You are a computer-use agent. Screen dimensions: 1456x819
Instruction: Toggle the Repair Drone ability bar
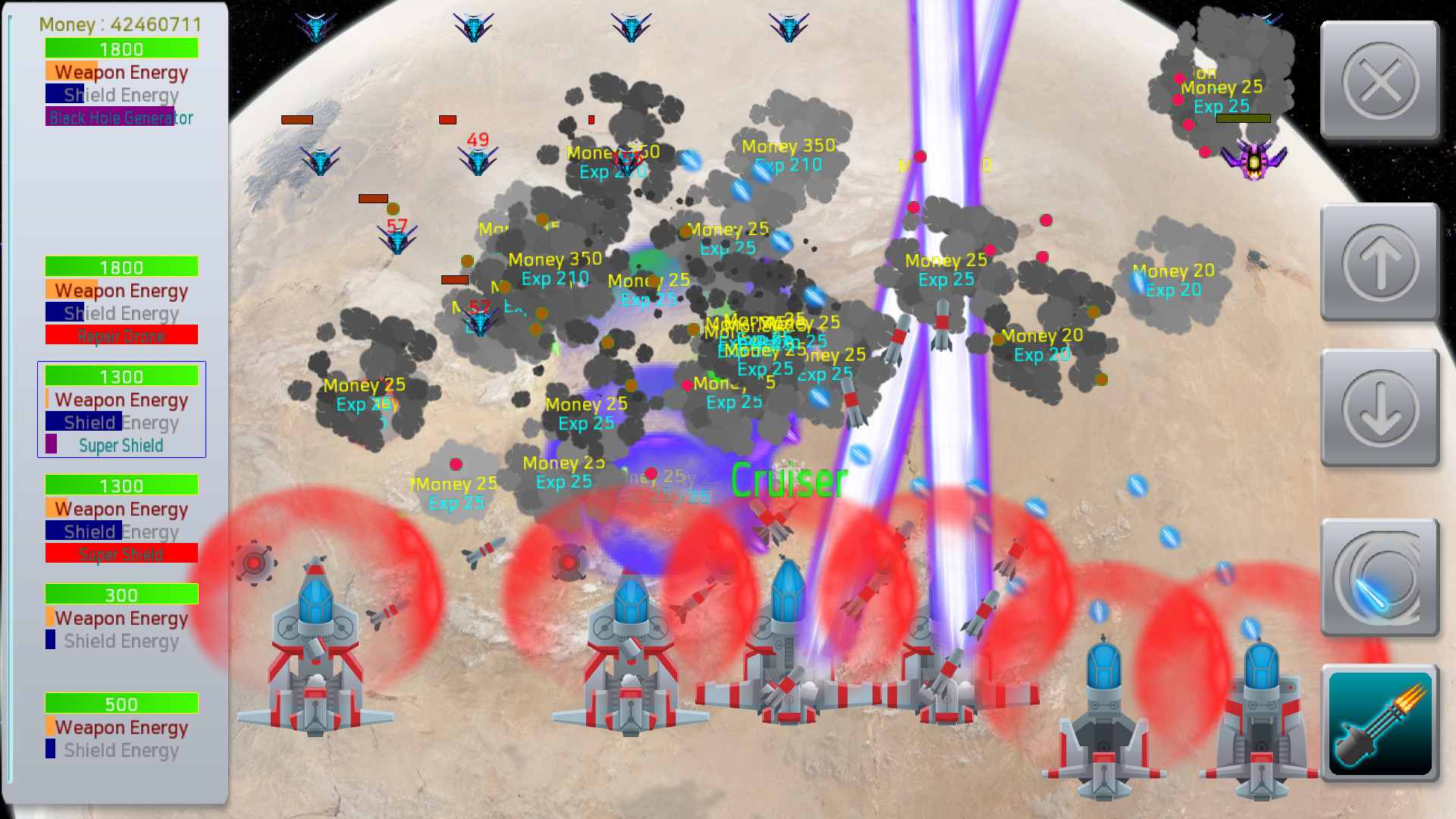[121, 334]
